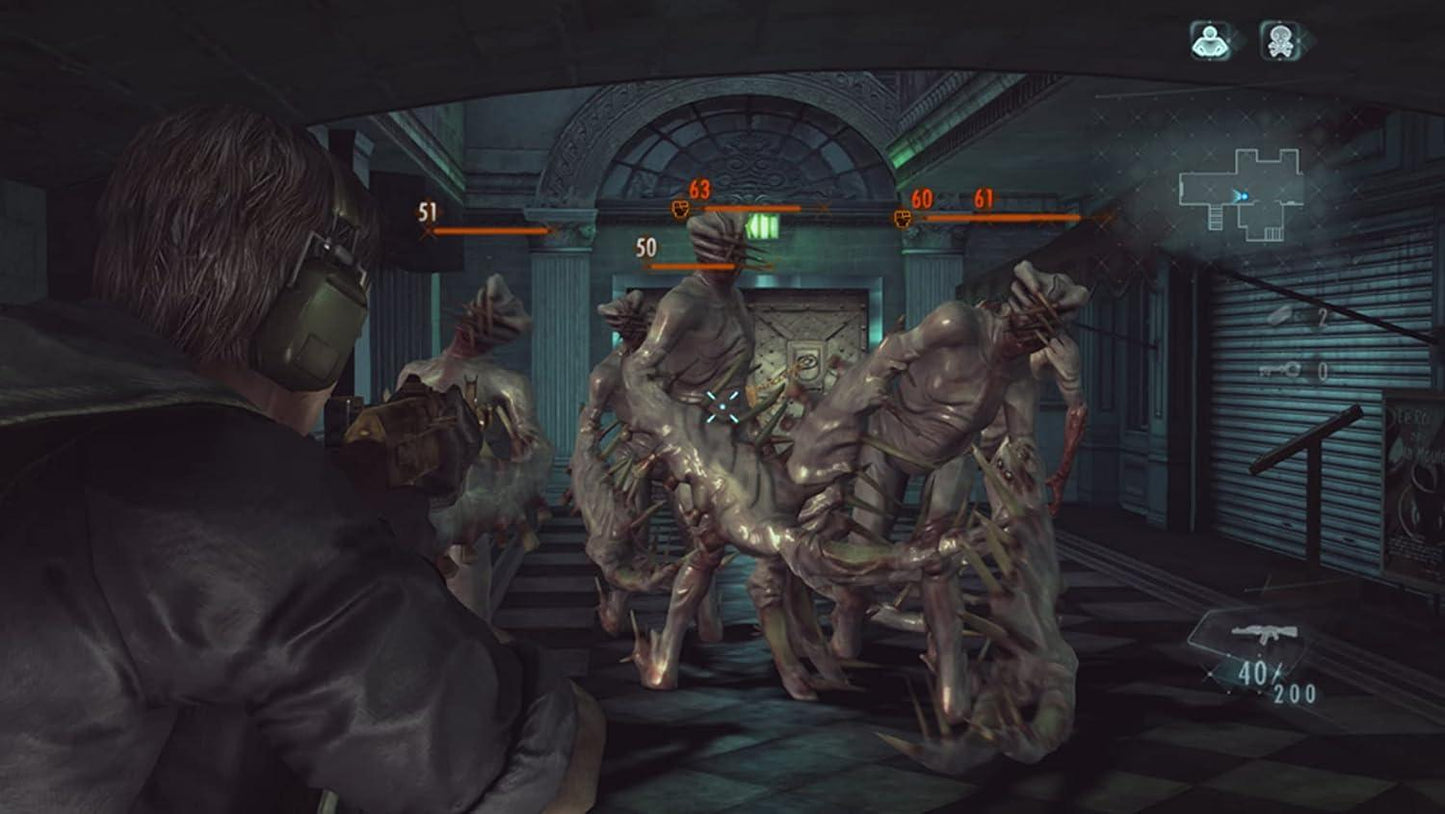The image size is (1445, 814).
Task: Select the enemy labeled 50 health readout
Action: tap(646, 245)
